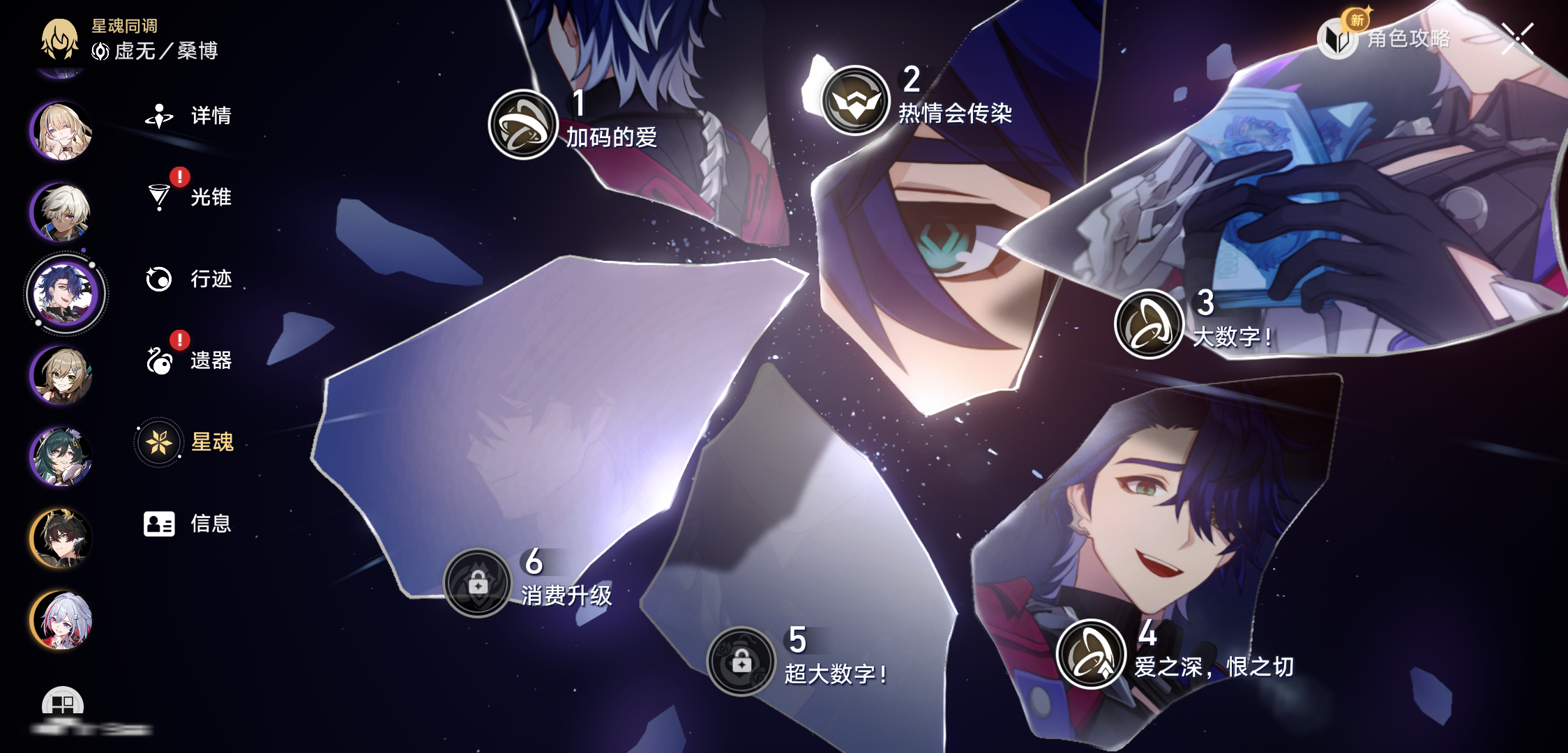Choose locked eidolon 6 消费升级
The width and height of the screenshot is (1568, 753).
(478, 583)
